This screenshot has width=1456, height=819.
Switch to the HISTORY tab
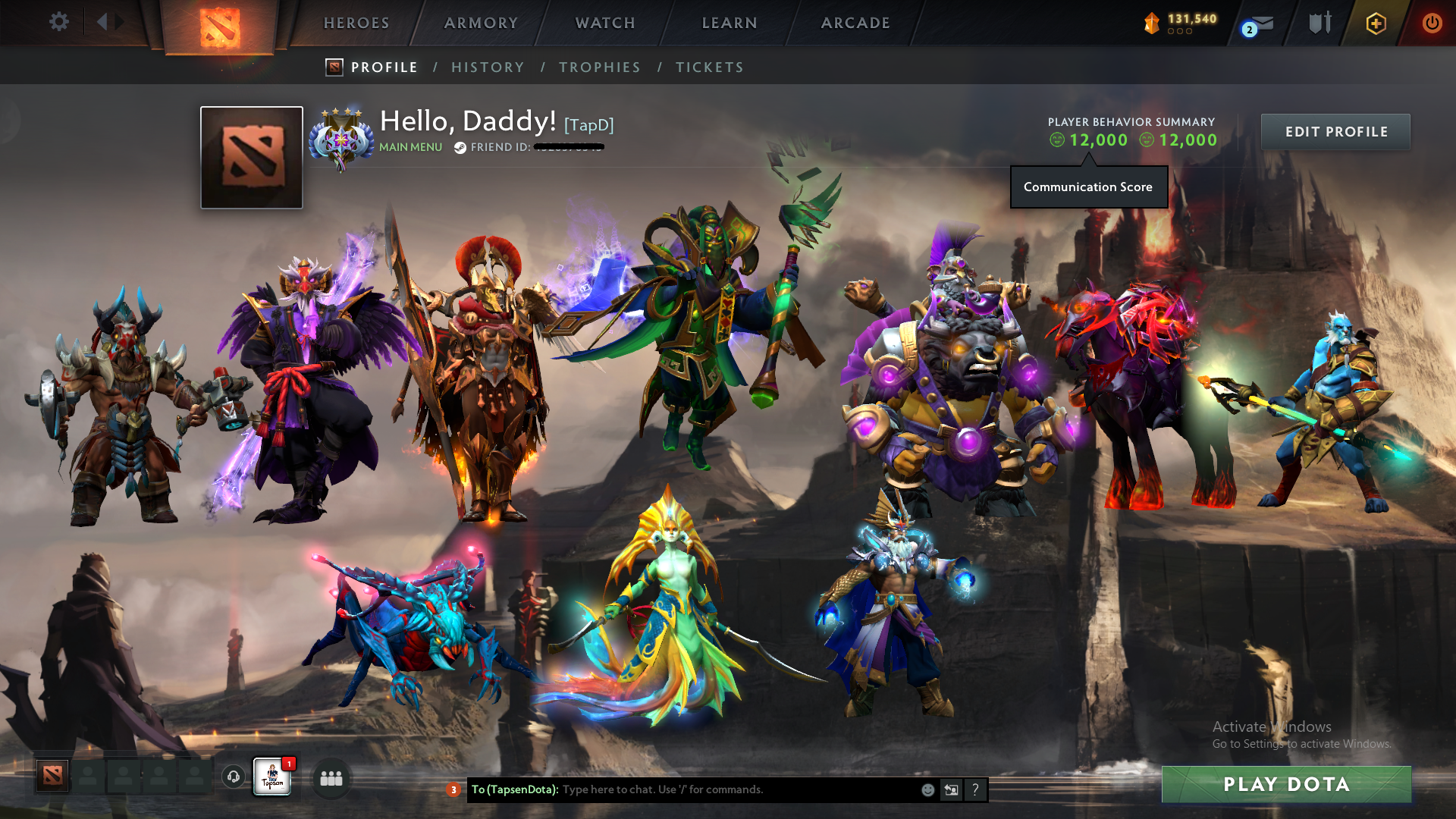488,67
